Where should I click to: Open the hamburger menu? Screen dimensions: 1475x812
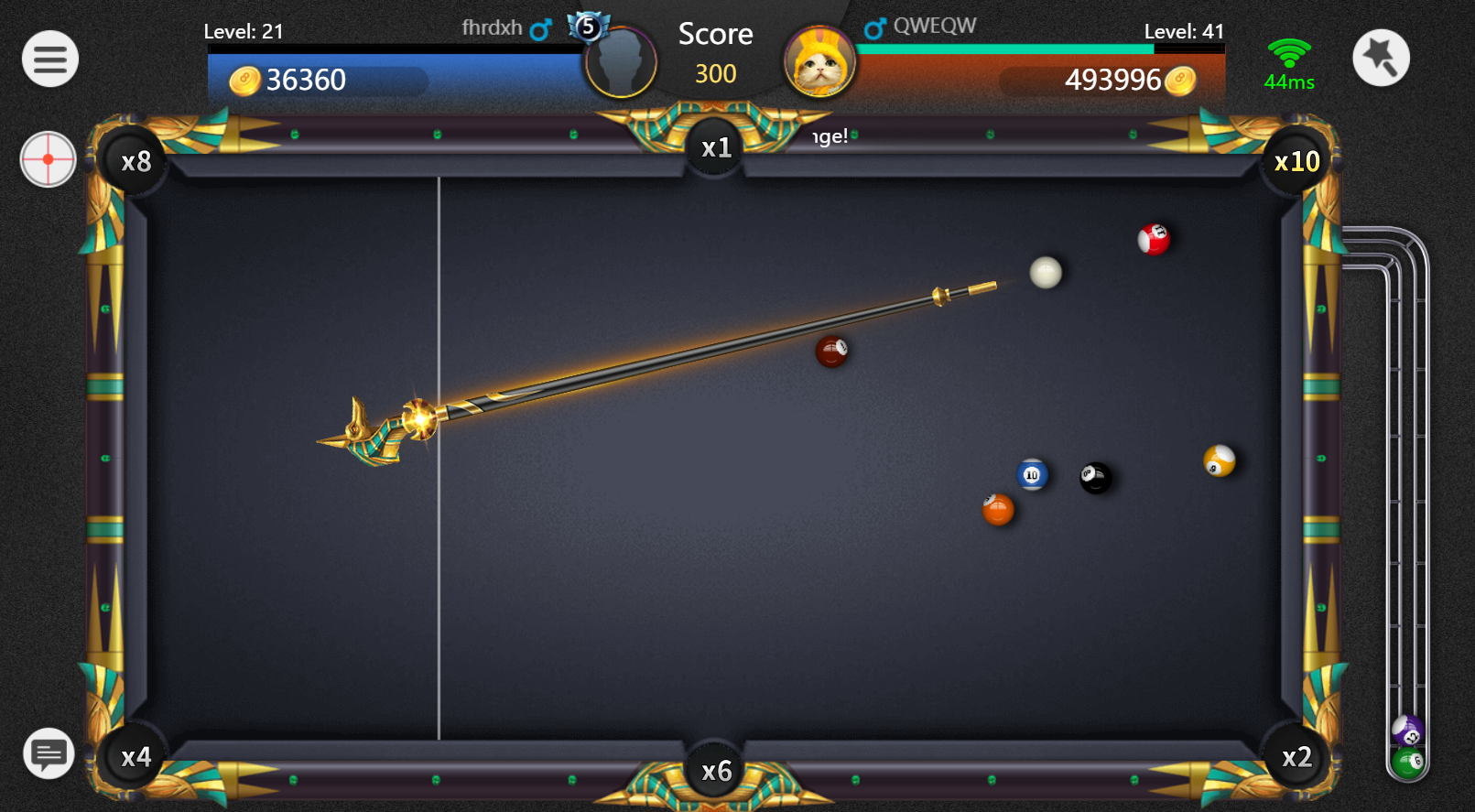(50, 60)
